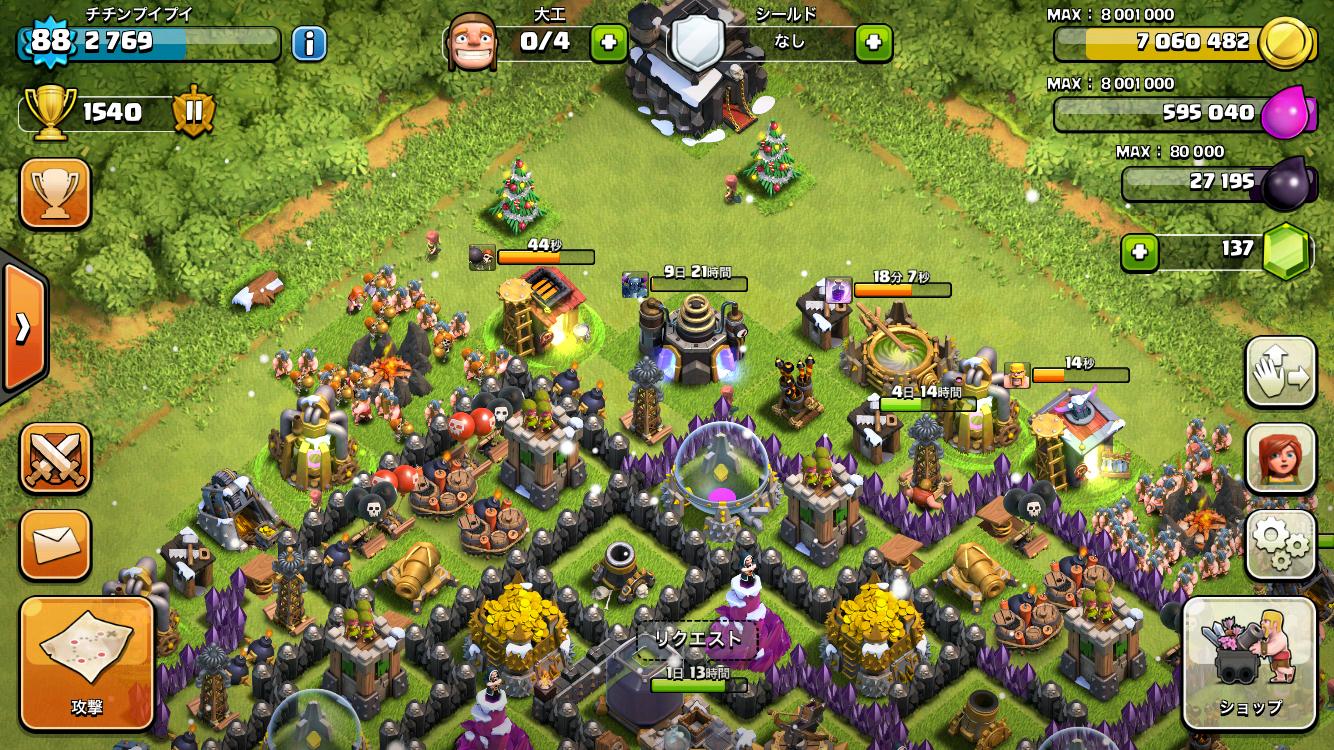This screenshot has width=1334, height=750.
Task: Add a builder with the green plus
Action: [608, 42]
